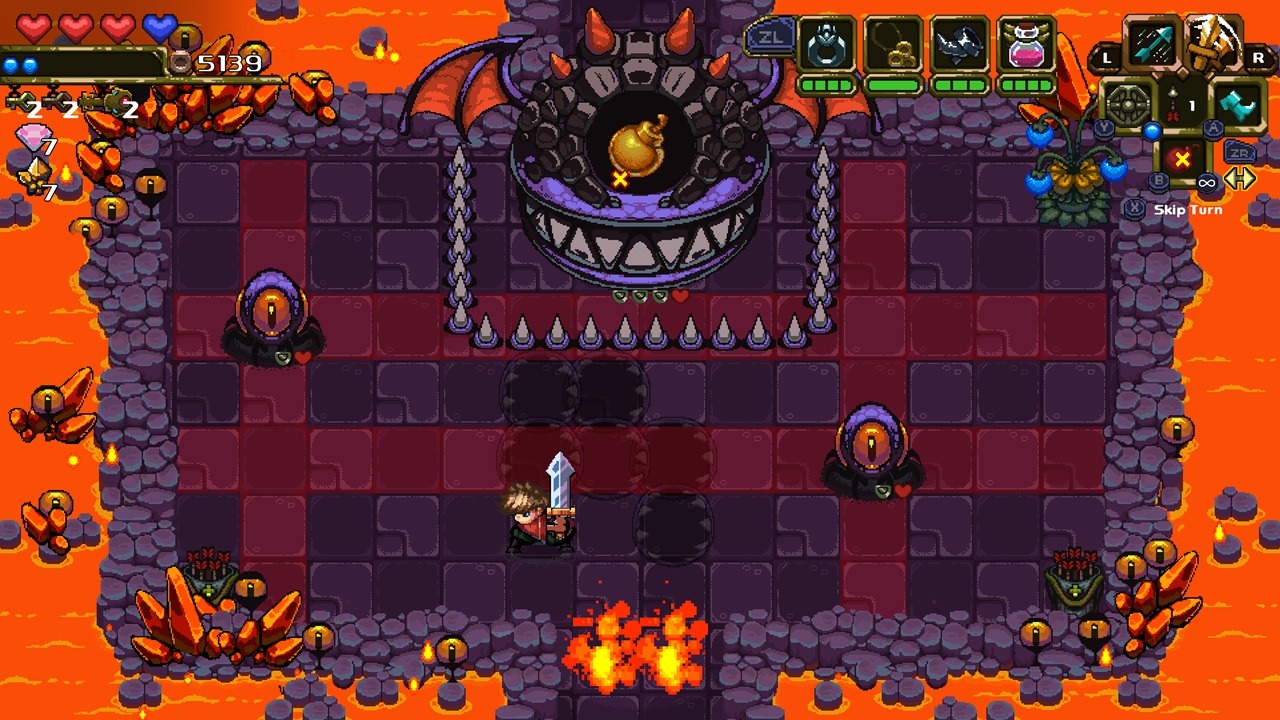Image resolution: width=1280 pixels, height=720 pixels.
Task: Select the arrow attack icon next to L
Action: click(1153, 44)
